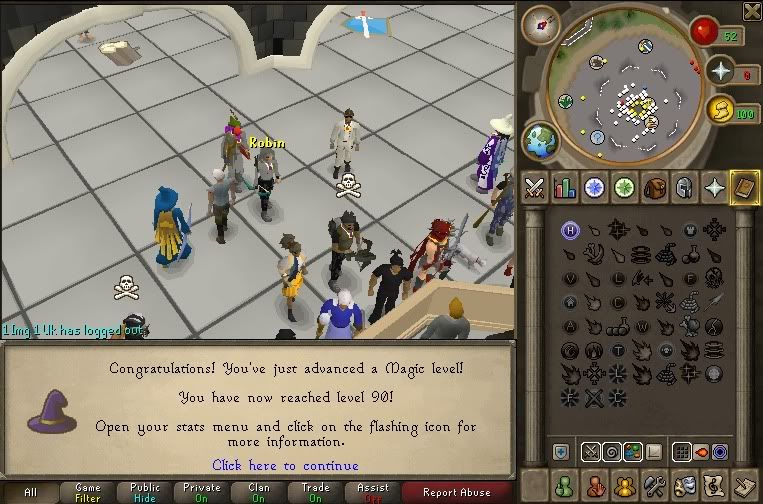Open the prayer star tab
763x504 pixels.
coord(715,187)
